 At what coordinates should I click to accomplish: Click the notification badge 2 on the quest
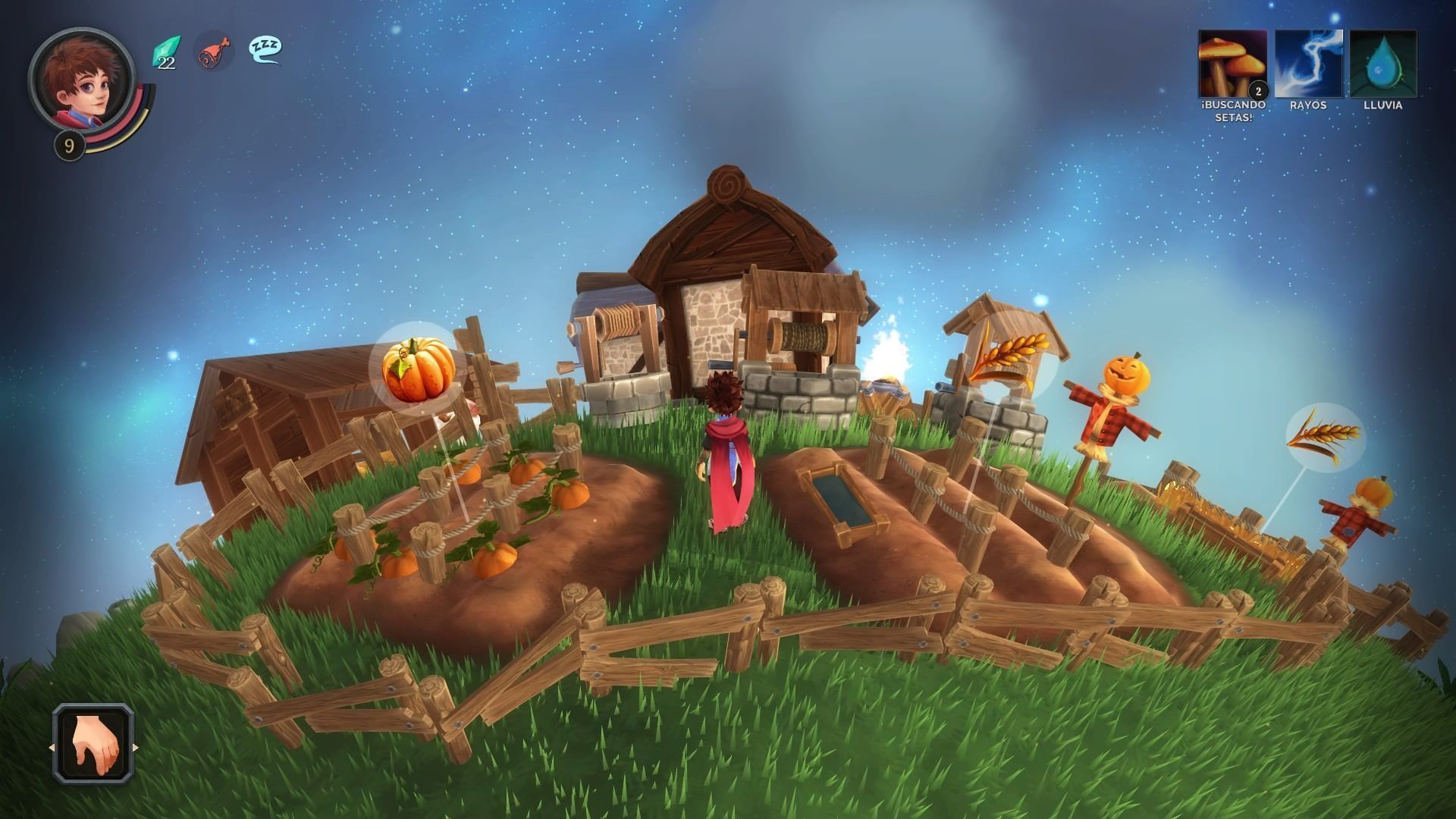tap(1259, 89)
